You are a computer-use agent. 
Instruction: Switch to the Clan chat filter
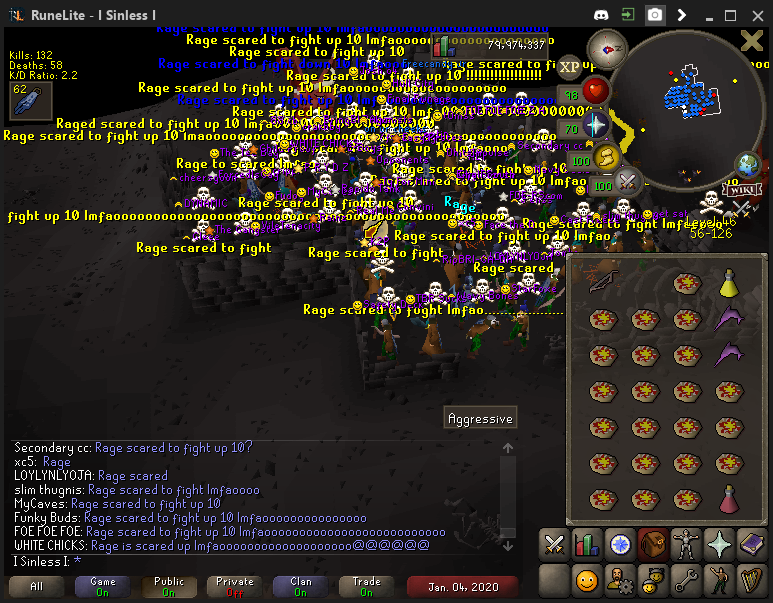pyautogui.click(x=300, y=586)
